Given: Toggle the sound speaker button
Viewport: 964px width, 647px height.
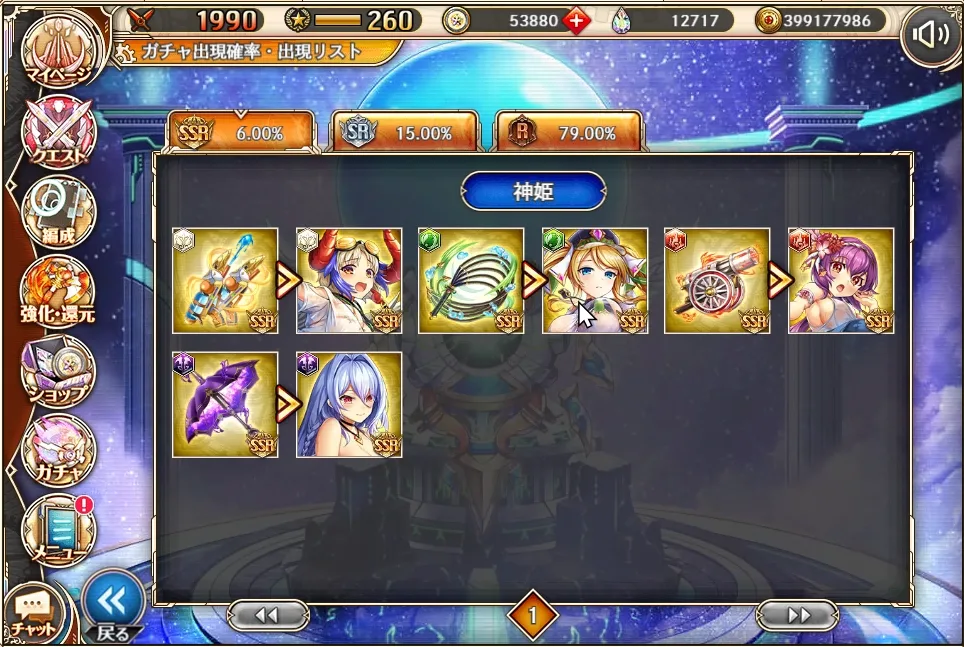Looking at the screenshot, I should coord(930,36).
